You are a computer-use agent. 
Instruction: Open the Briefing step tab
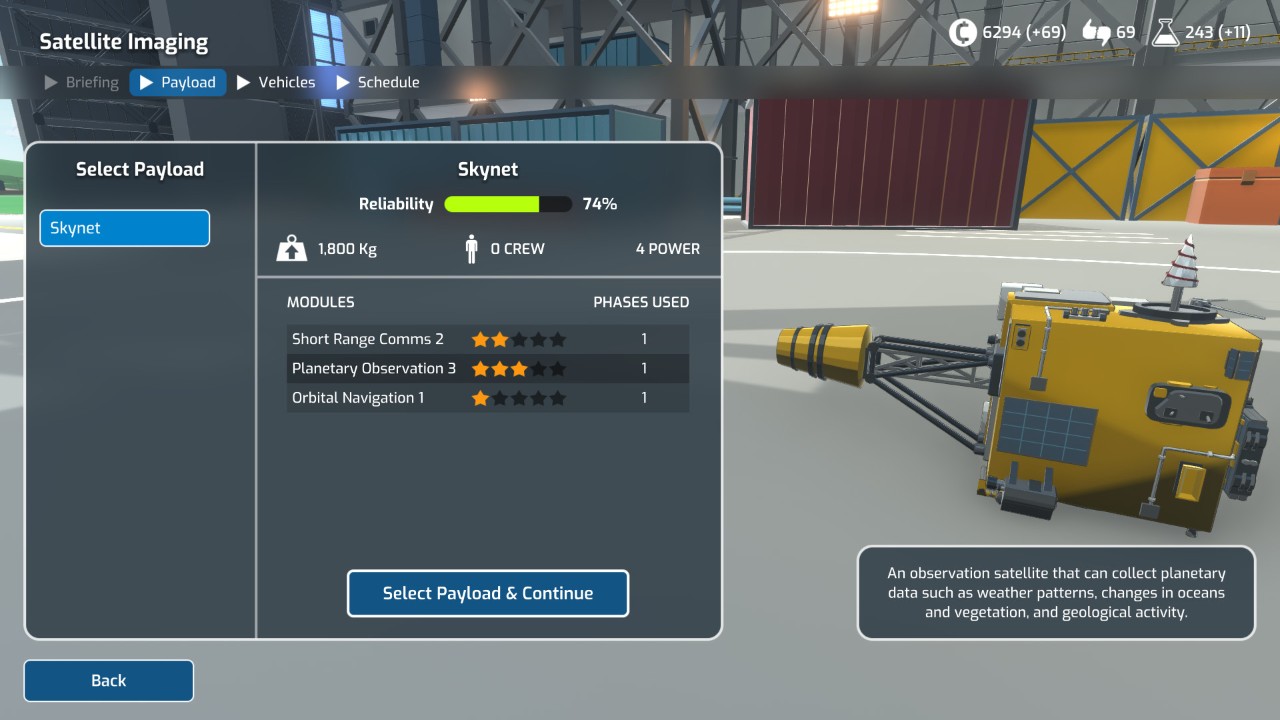click(82, 82)
